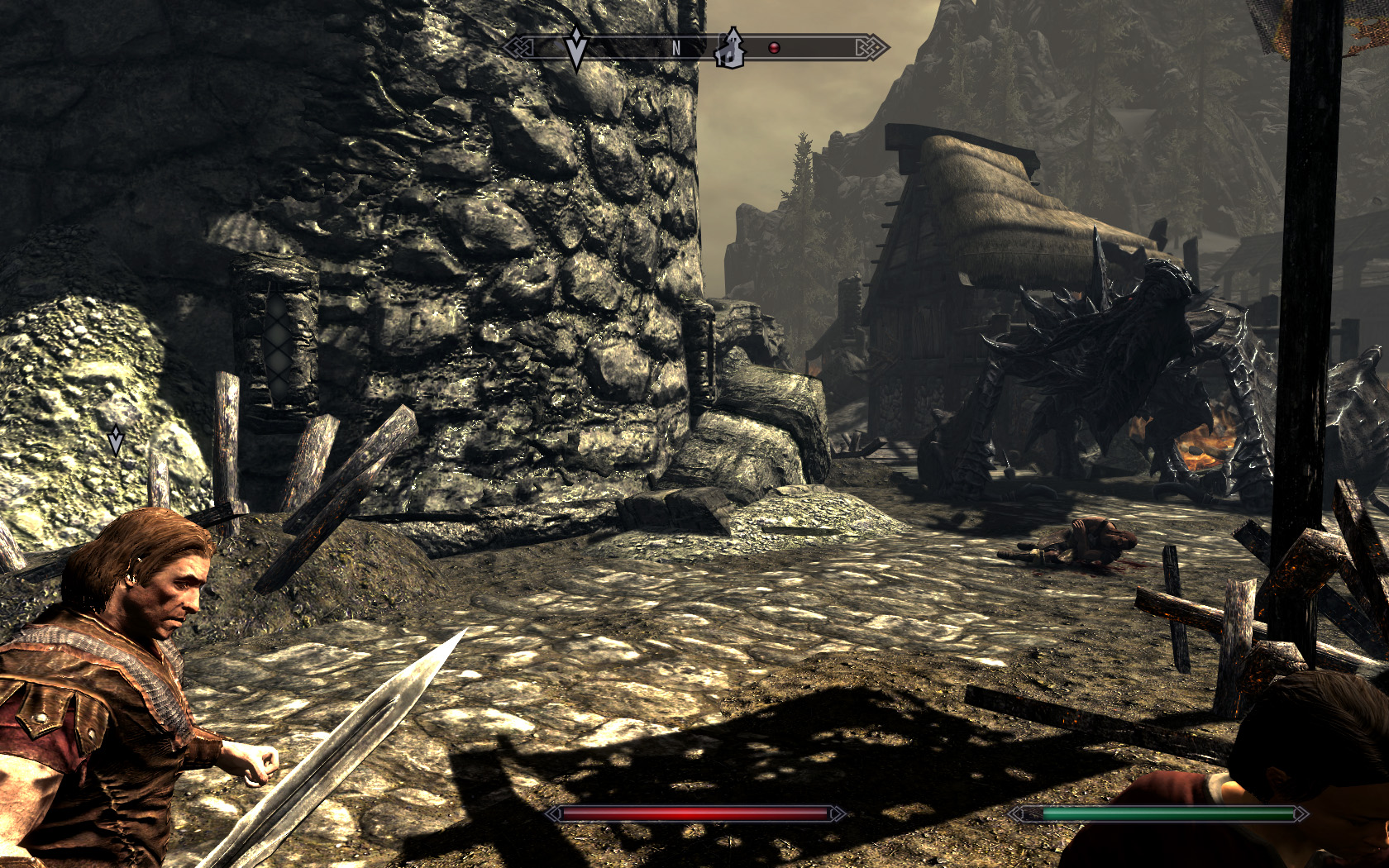Select the floating quest marker over the rocks
This screenshot has height=868, width=1389.
(116, 440)
